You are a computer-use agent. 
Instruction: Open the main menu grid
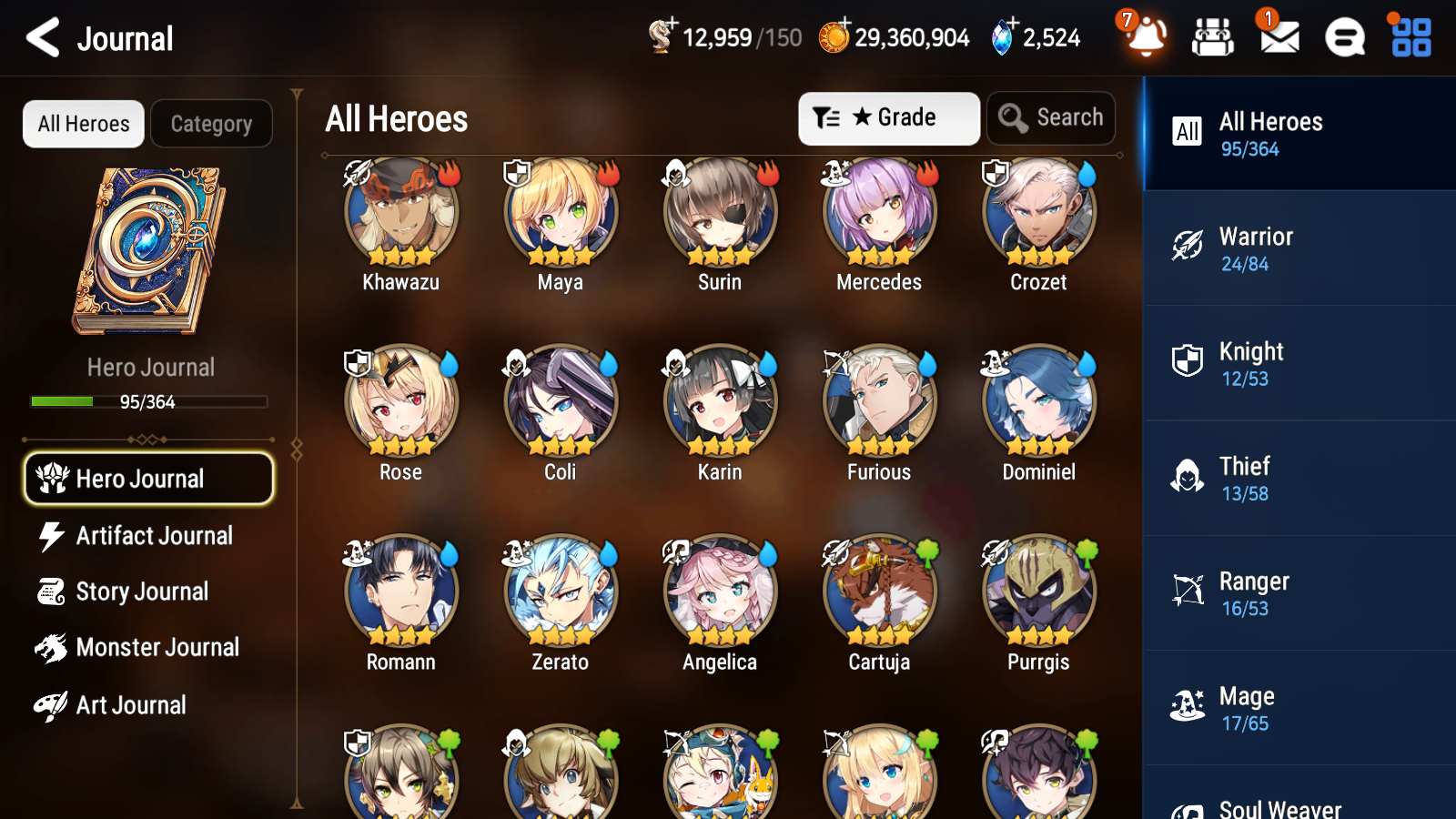[1409, 38]
